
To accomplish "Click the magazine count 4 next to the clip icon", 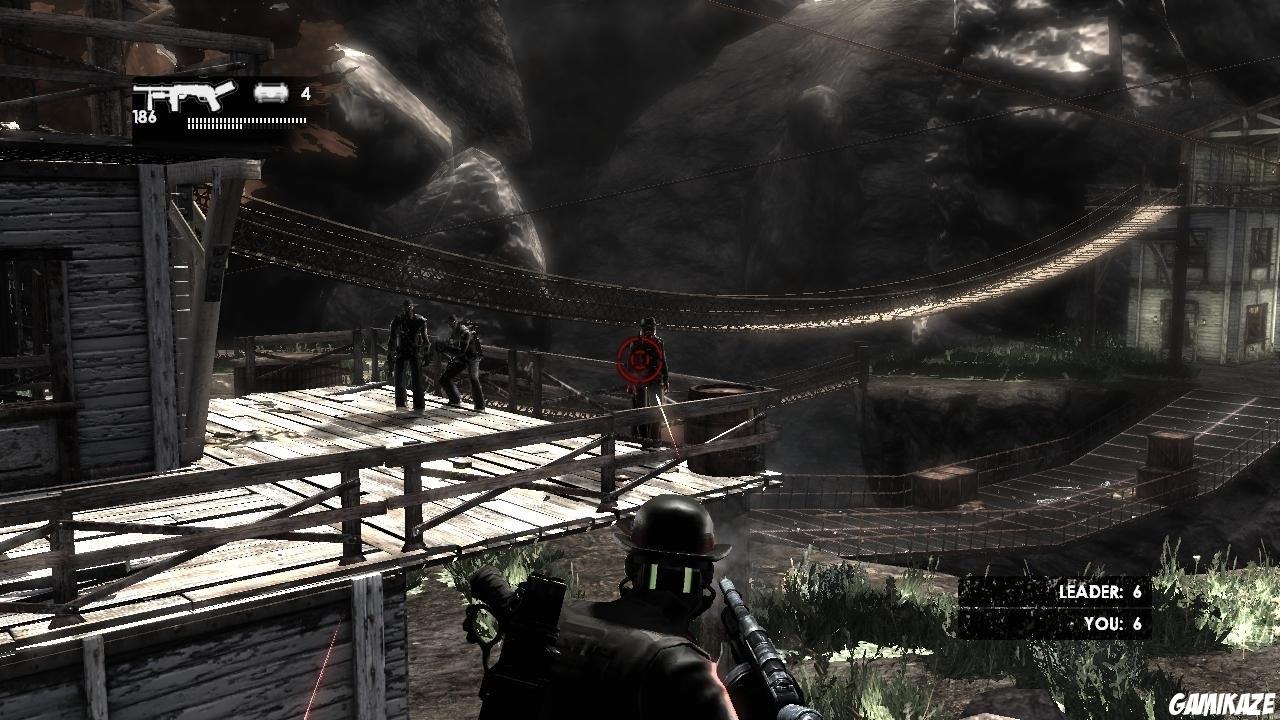I will click(307, 92).
